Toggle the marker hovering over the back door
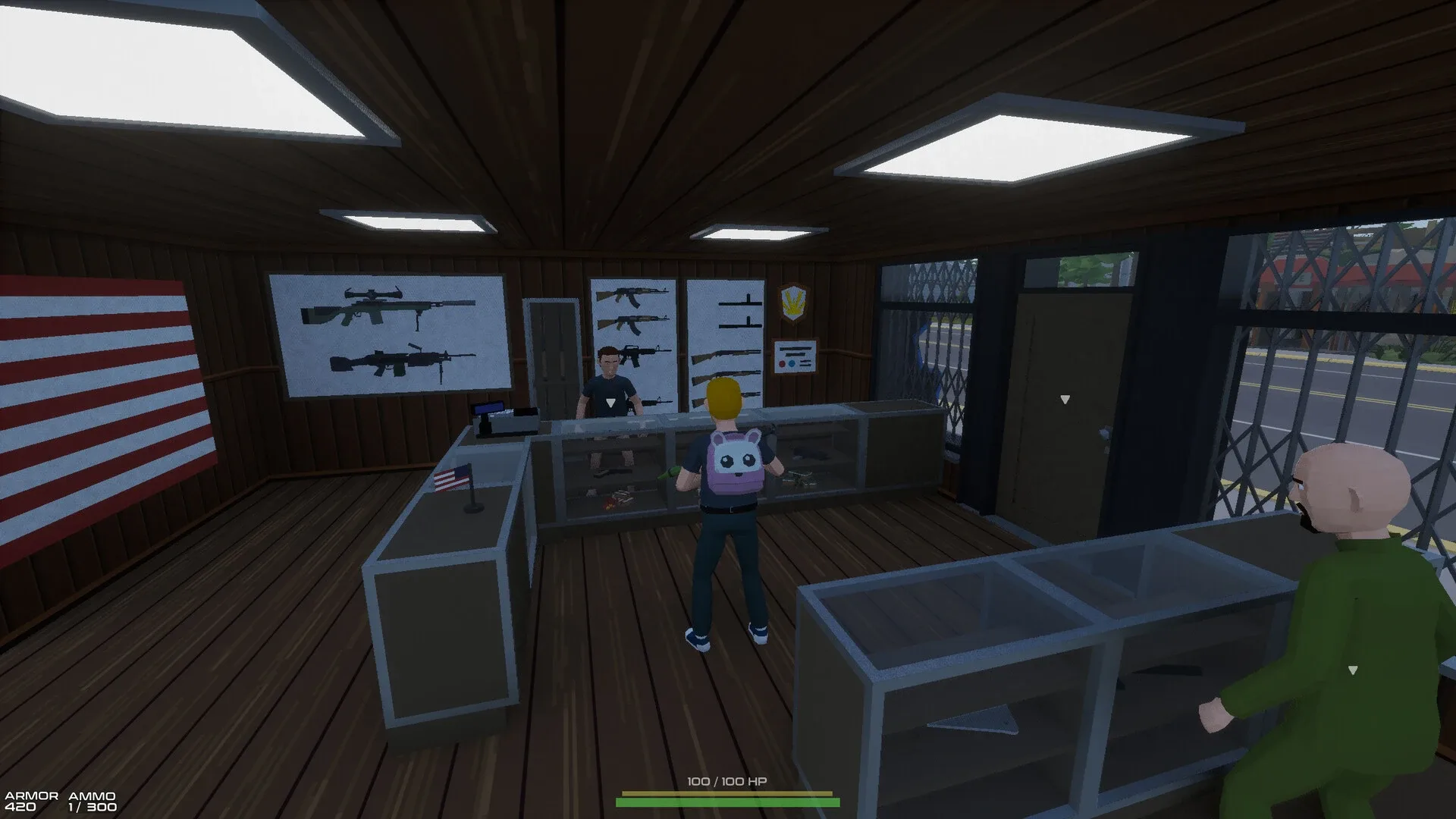1456x819 pixels. (1065, 398)
